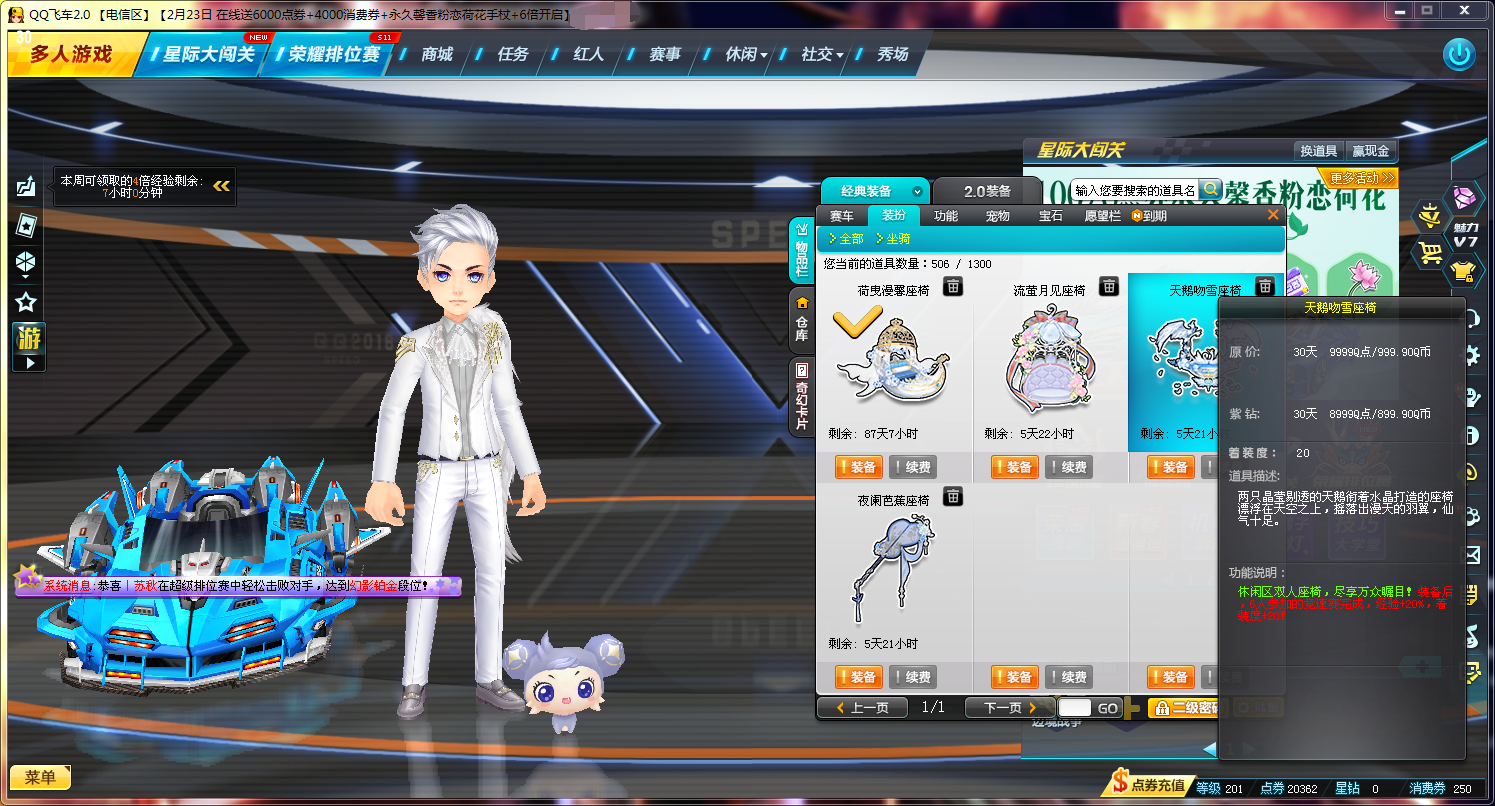
Task: Open the 商城 shop
Action: coord(437,54)
